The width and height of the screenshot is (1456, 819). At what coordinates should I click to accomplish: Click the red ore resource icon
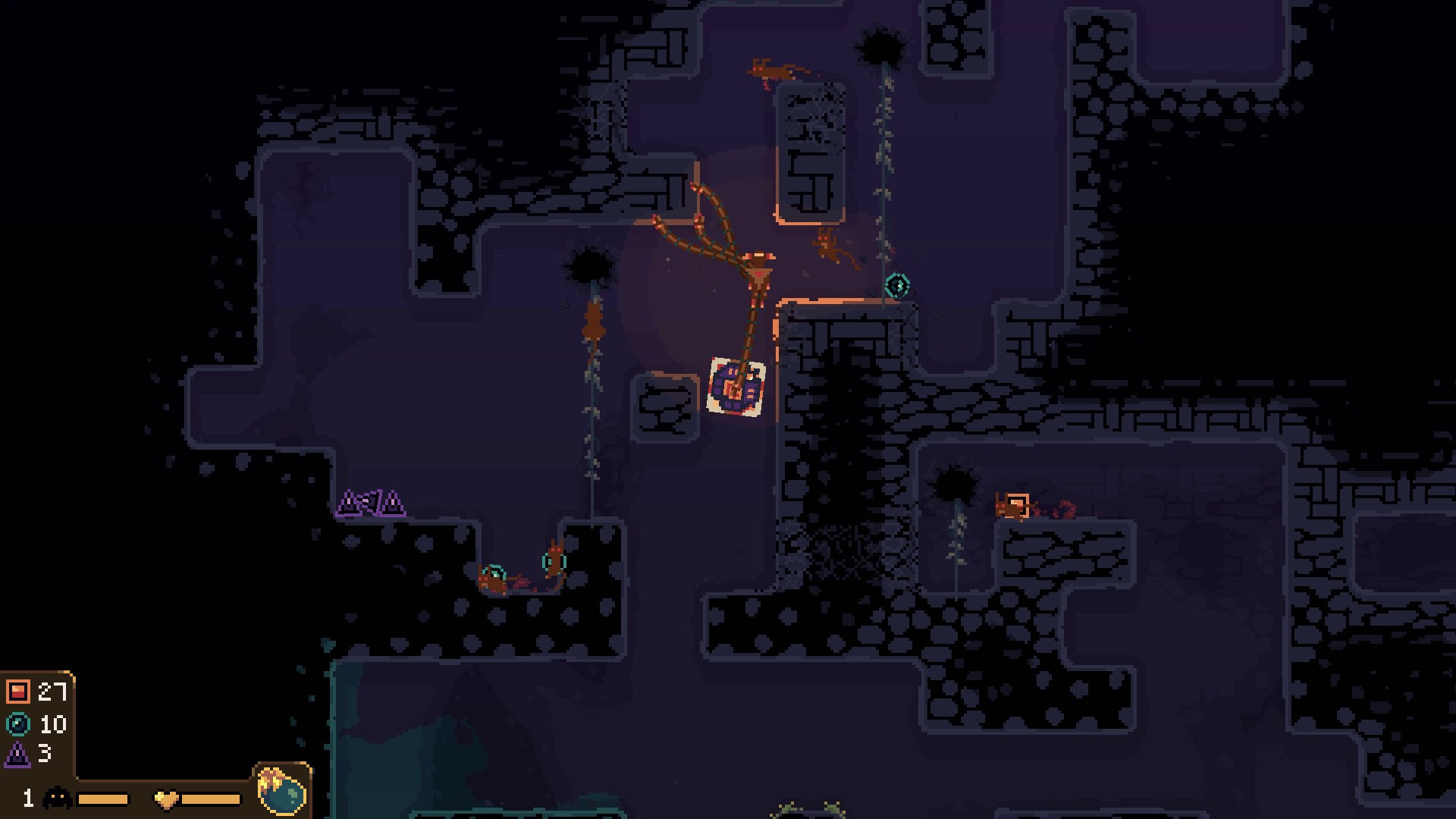[17, 693]
